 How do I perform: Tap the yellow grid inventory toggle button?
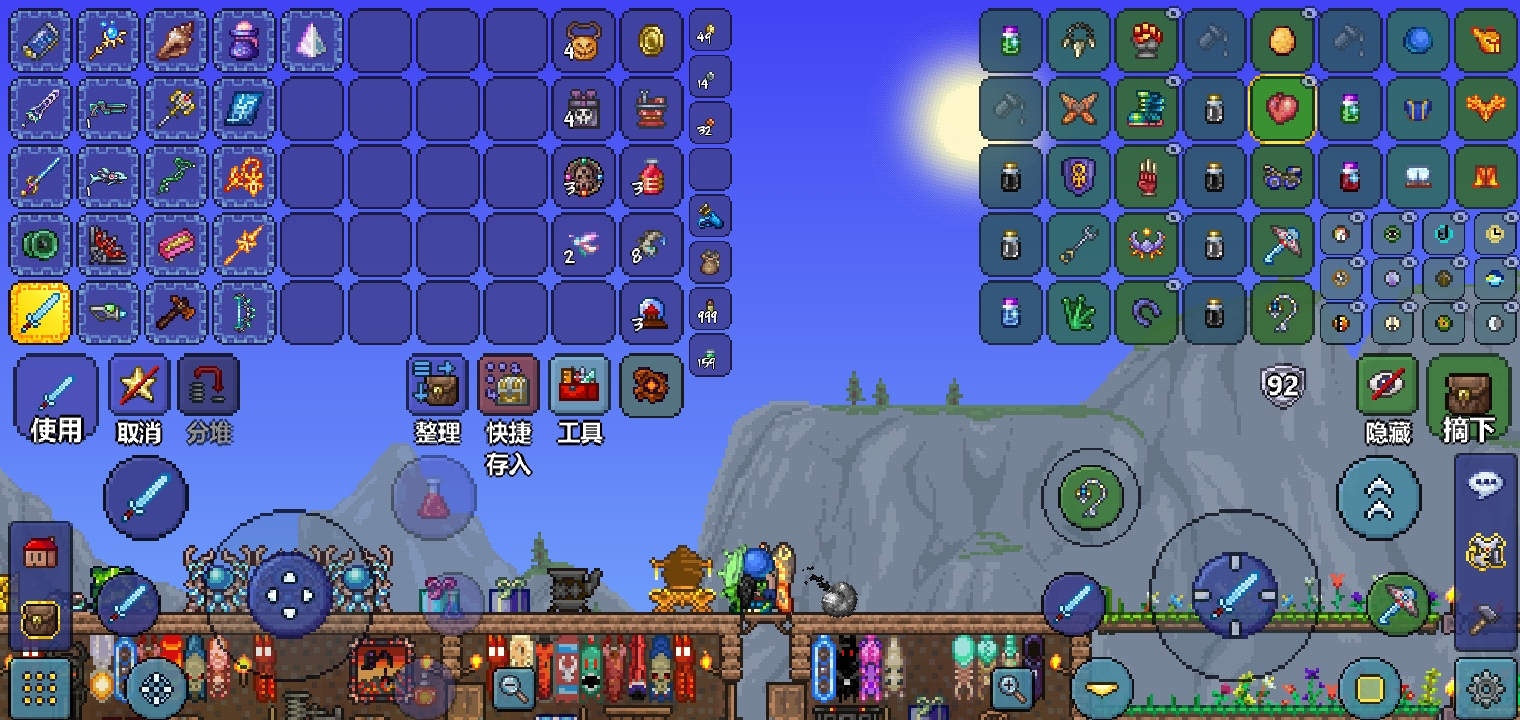[41, 688]
